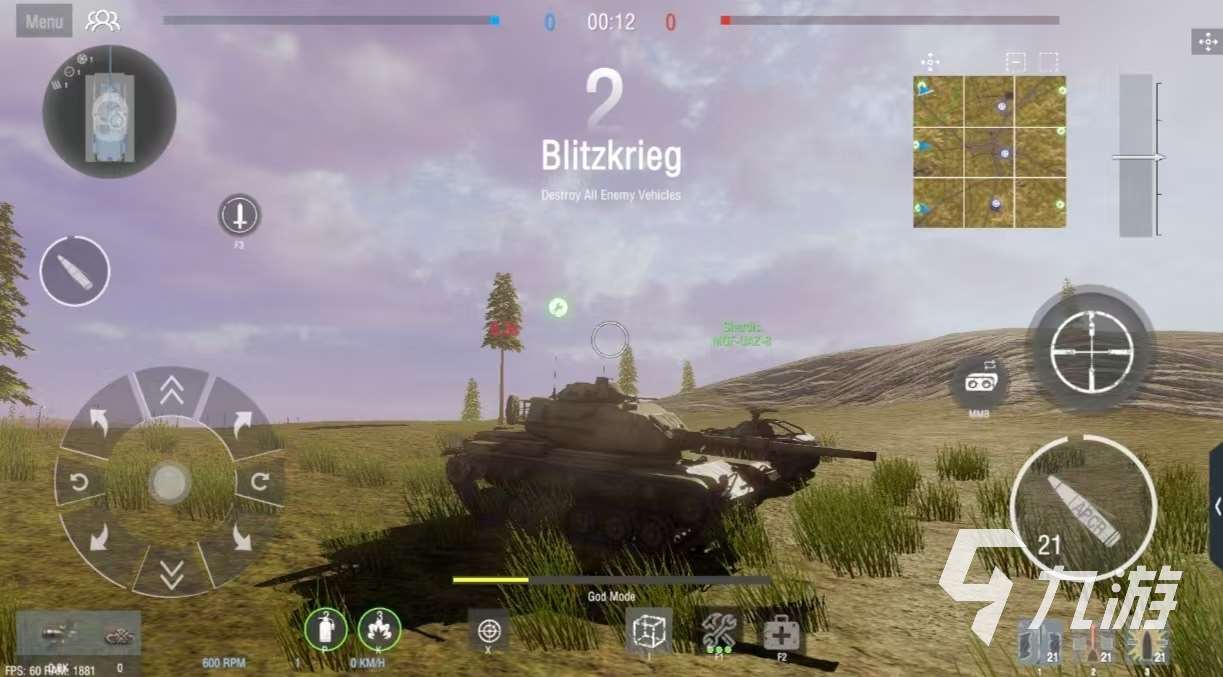Screen dimensions: 1223x677
Task: Rotate counter-clockwise with the left rotate arrow
Action: (79, 483)
